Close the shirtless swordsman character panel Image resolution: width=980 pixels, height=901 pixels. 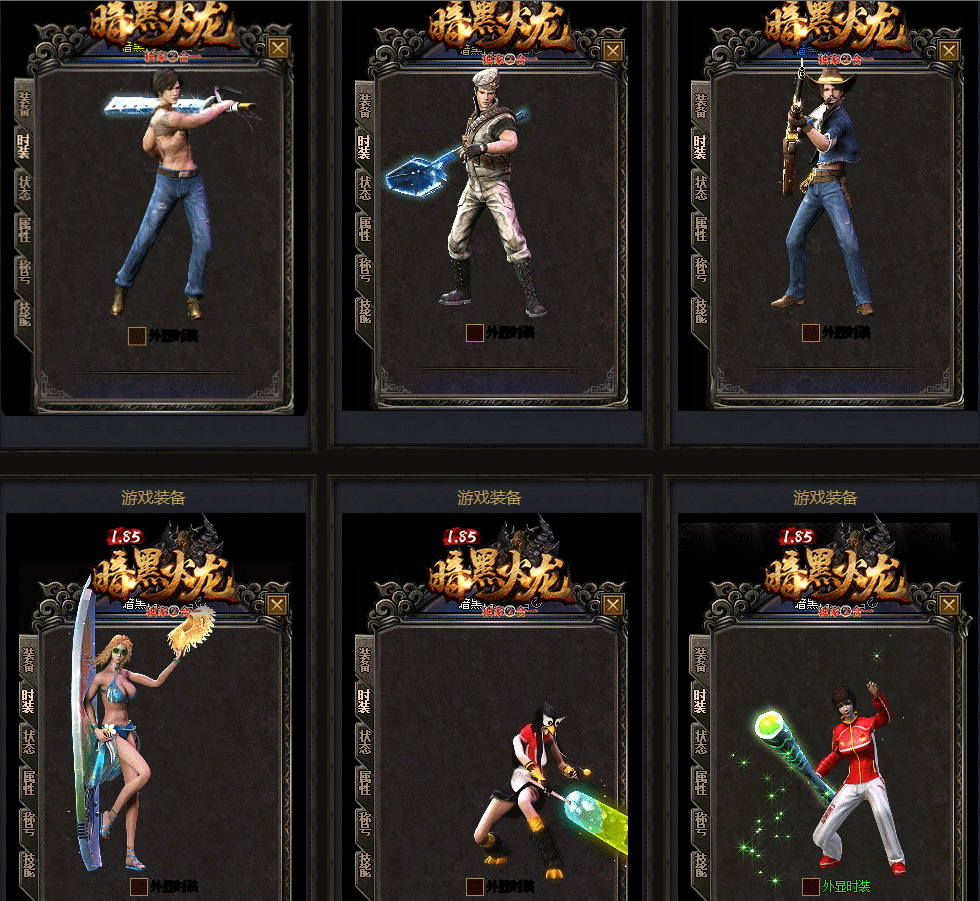[278, 48]
